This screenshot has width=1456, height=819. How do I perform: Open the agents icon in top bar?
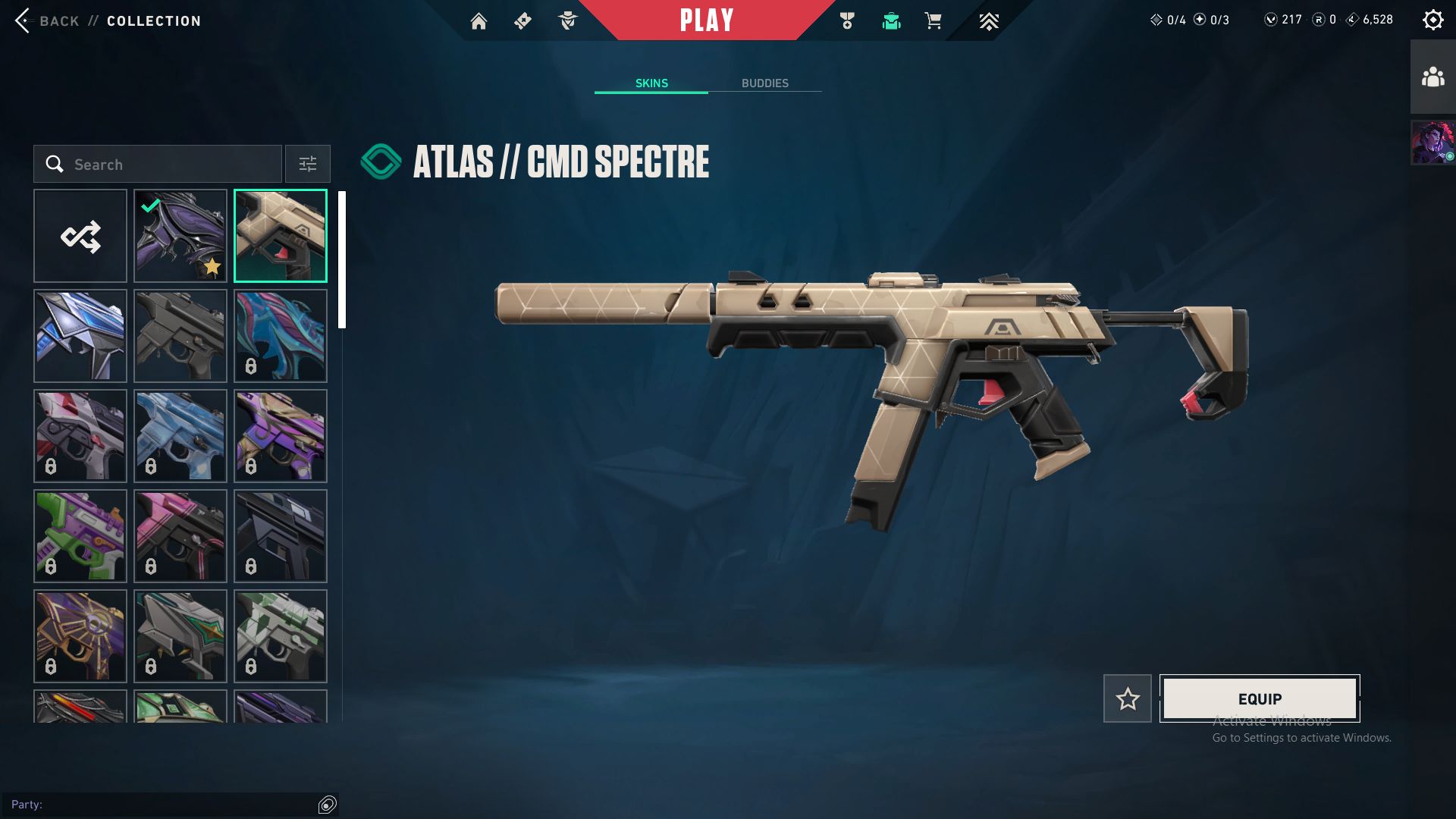tap(568, 21)
